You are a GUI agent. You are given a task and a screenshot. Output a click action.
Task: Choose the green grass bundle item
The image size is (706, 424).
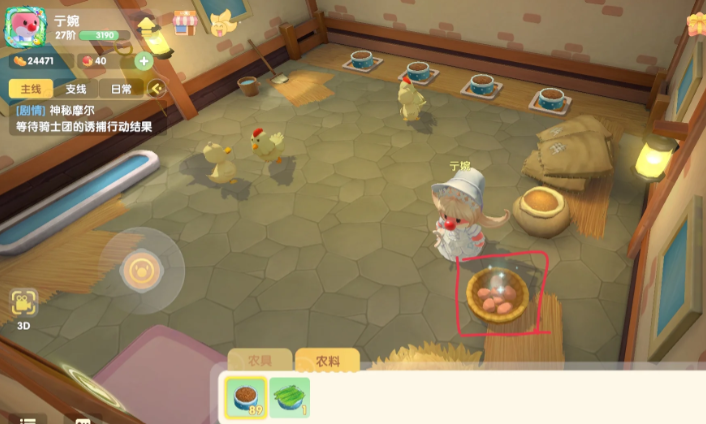coord(289,398)
